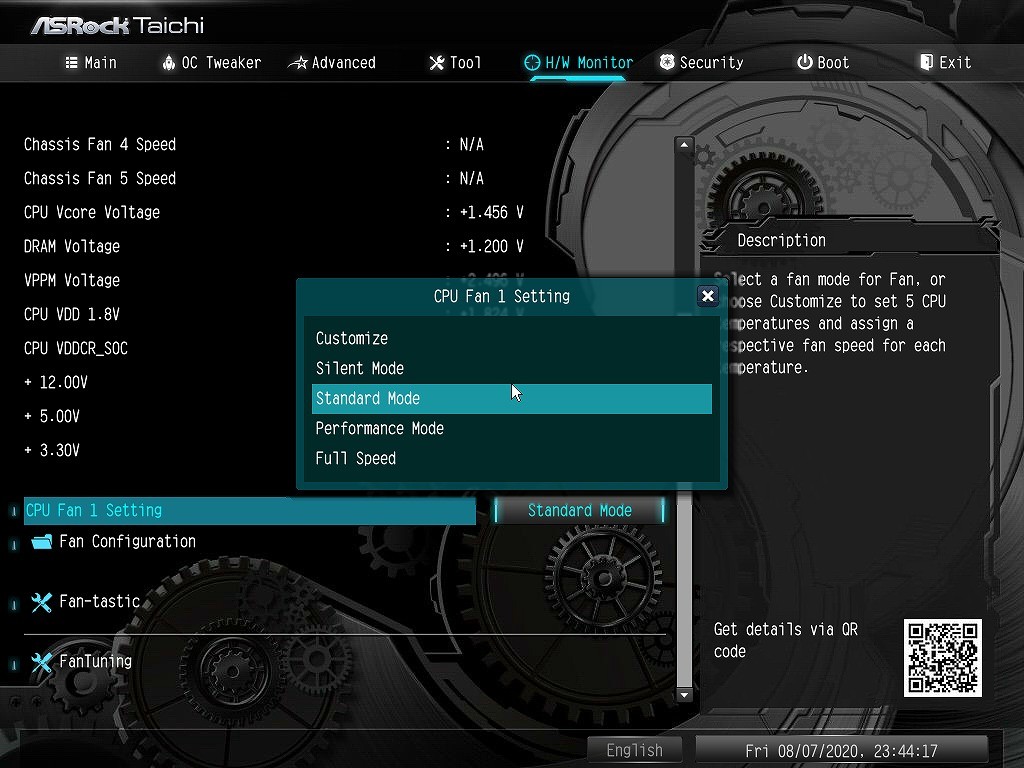Close the CPU Fan 1 Setting popup

click(708, 296)
